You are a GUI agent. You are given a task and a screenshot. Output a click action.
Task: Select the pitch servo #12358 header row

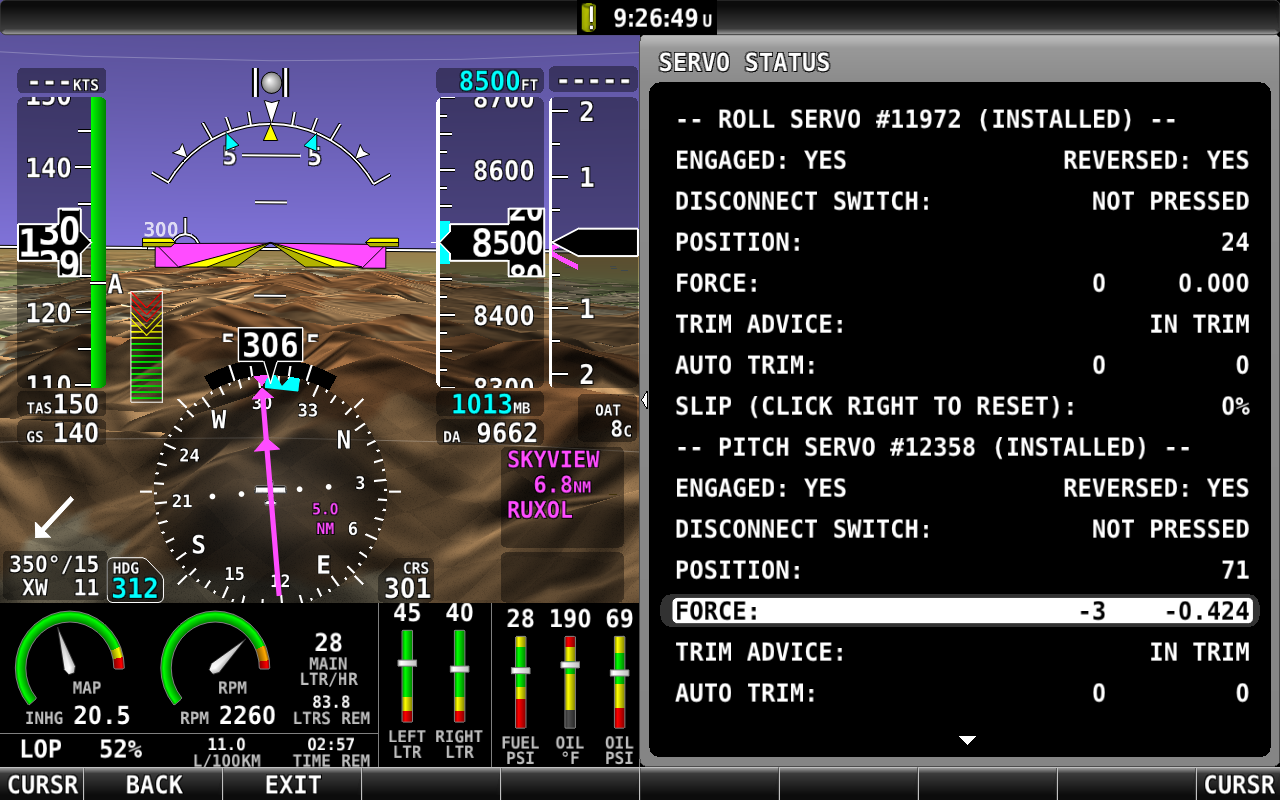933,447
